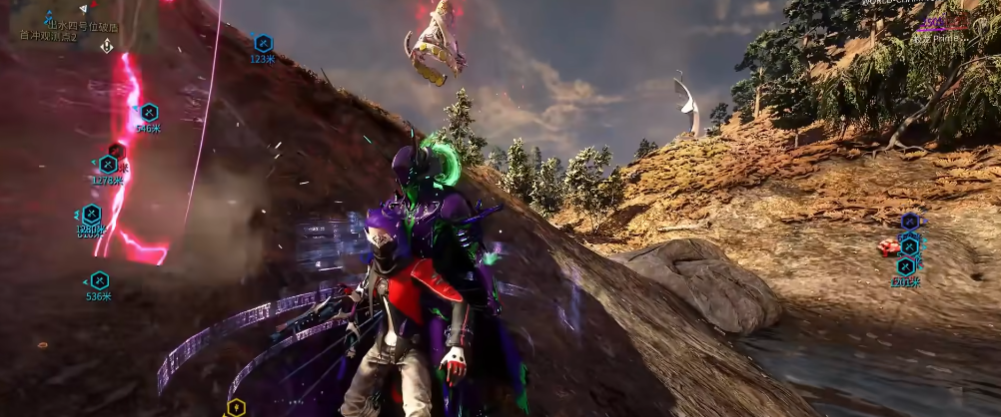
Task: Choose the 1278米 waypoint marker
Action: coord(108,164)
